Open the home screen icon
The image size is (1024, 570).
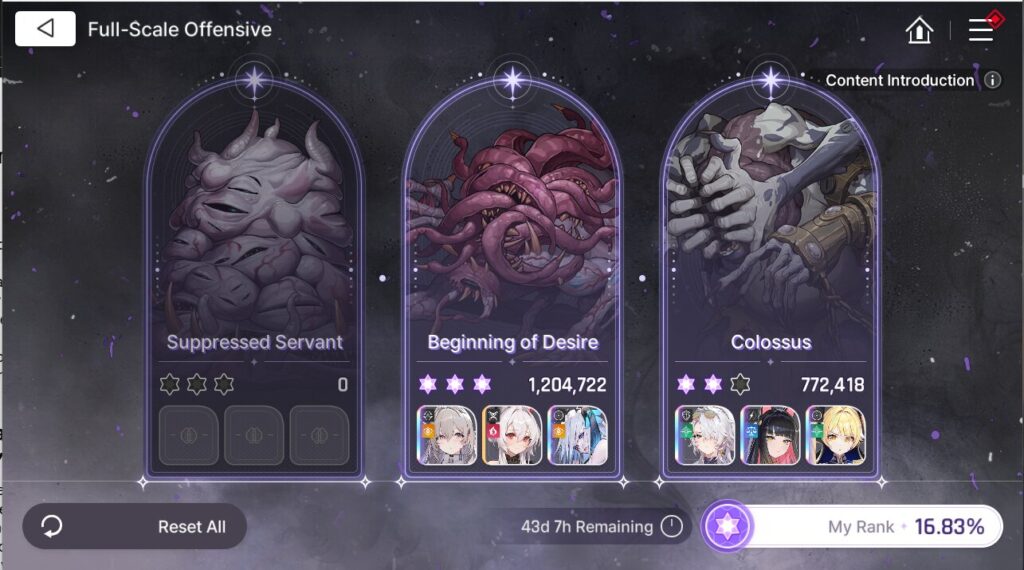pyautogui.click(x=919, y=30)
